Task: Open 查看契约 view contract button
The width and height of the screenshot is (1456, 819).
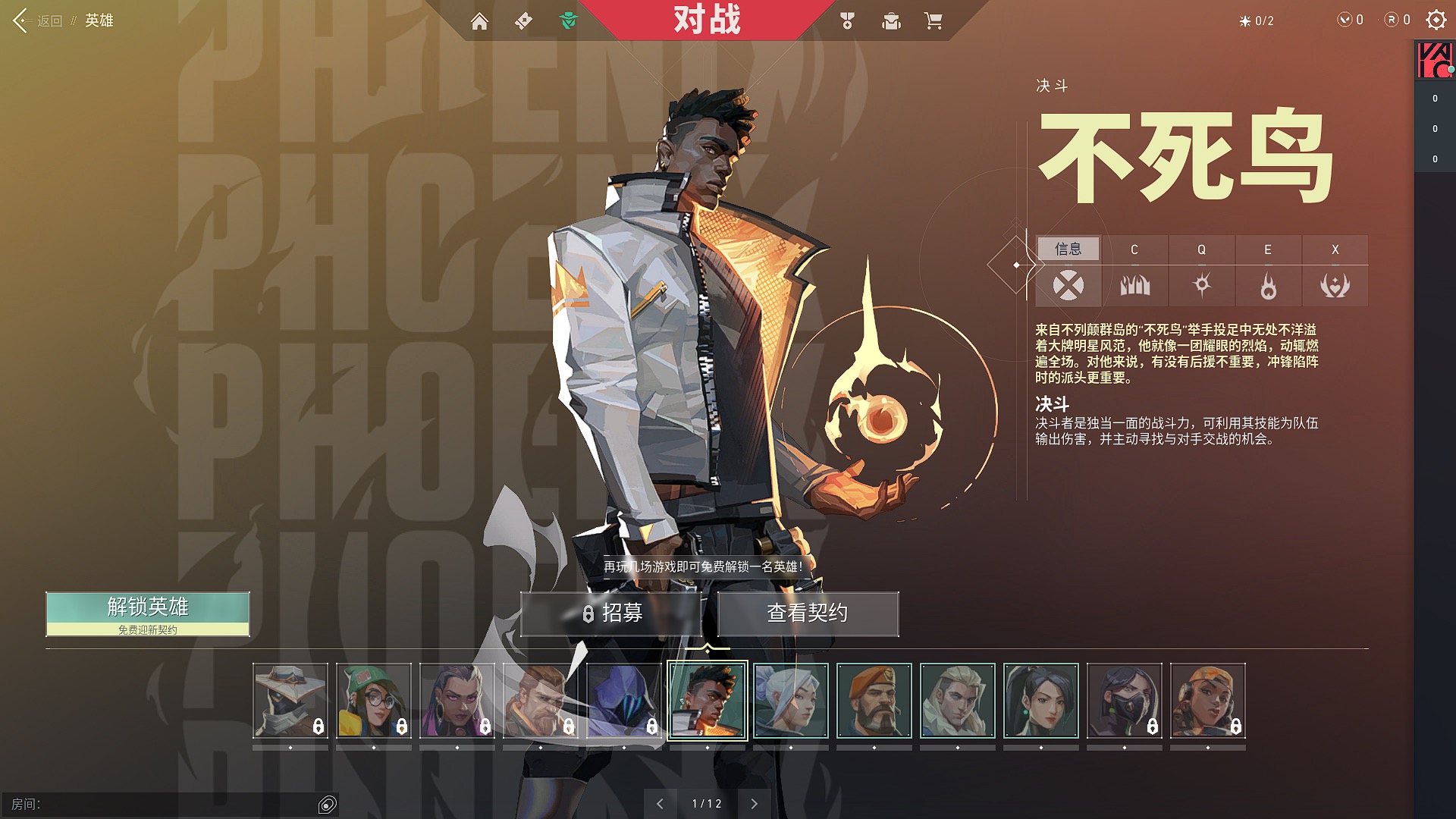Action: 808,613
